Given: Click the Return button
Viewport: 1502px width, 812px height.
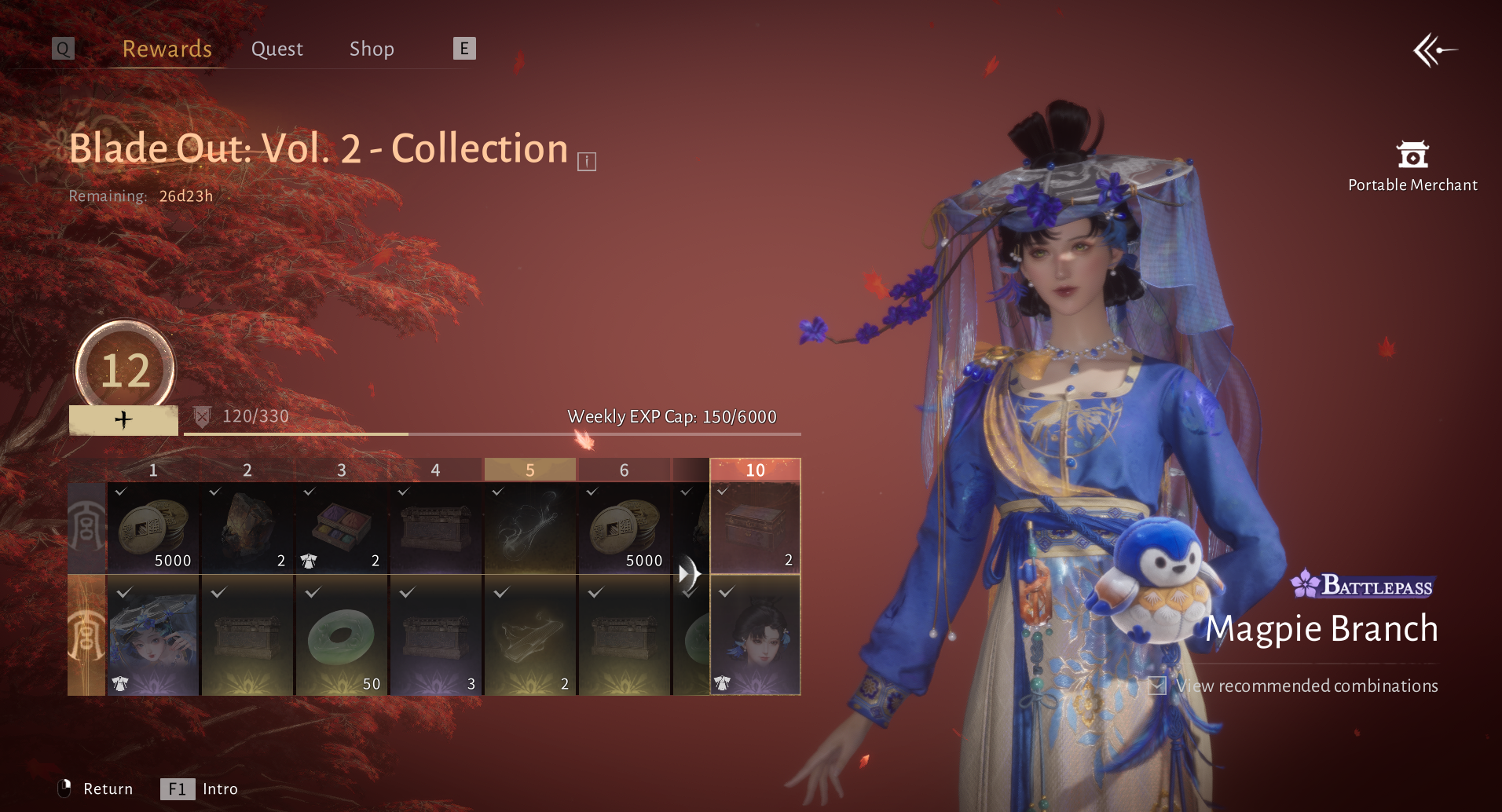Looking at the screenshot, I should (96, 788).
